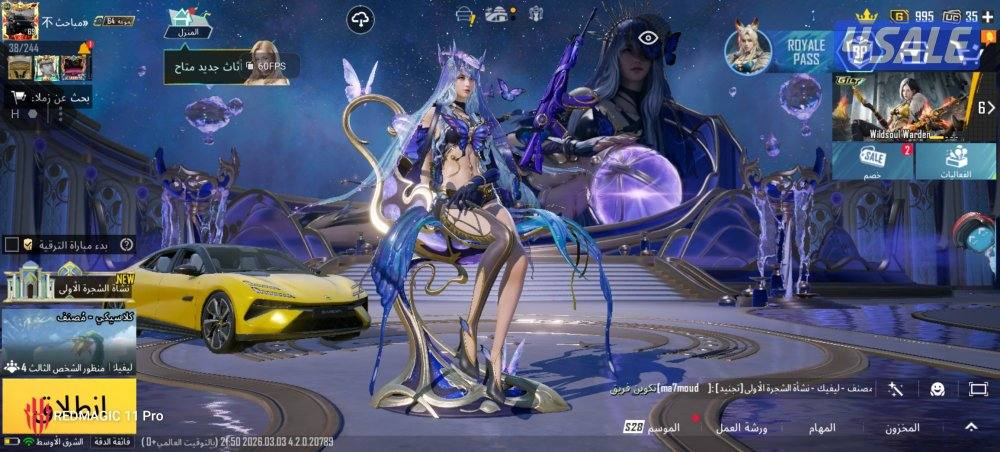The height and width of the screenshot is (452, 1000).
Task: Tap the cloud download icon
Action: (360, 19)
